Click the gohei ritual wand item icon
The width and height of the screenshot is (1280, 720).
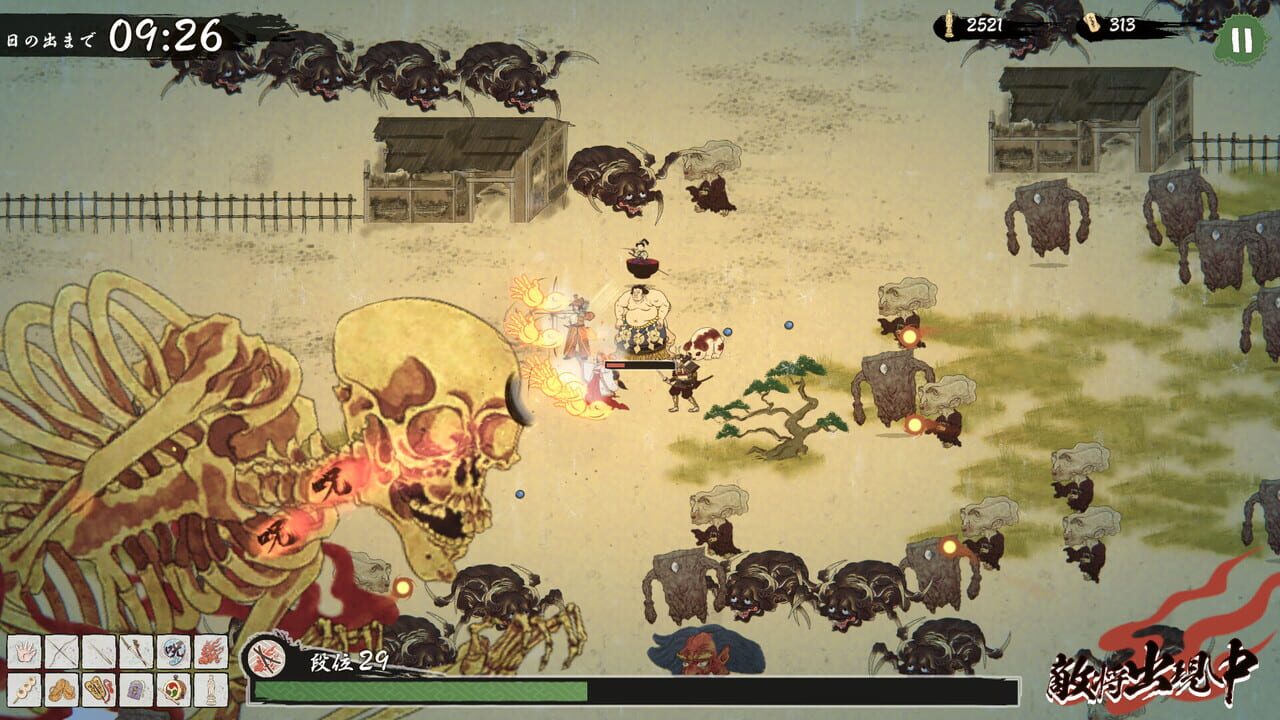97,688
